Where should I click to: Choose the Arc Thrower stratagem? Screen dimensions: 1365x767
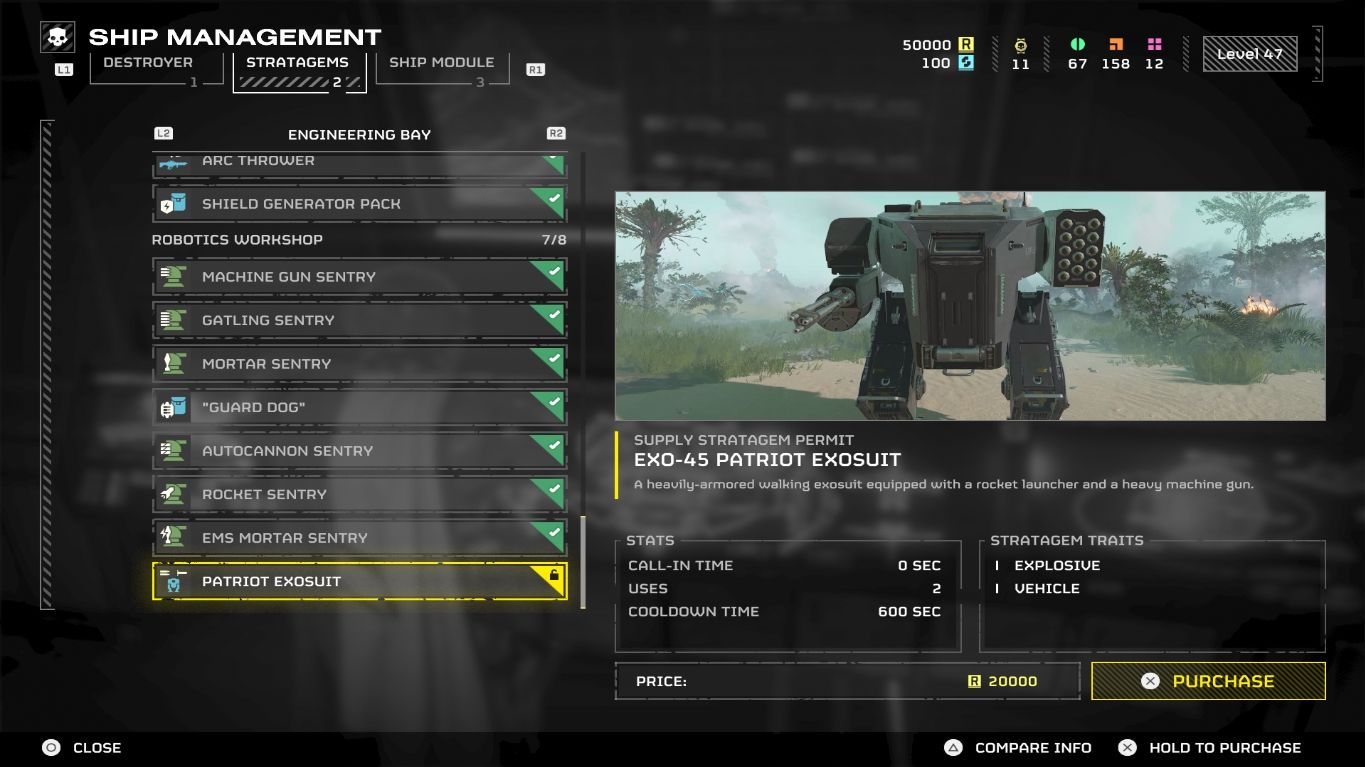click(359, 162)
